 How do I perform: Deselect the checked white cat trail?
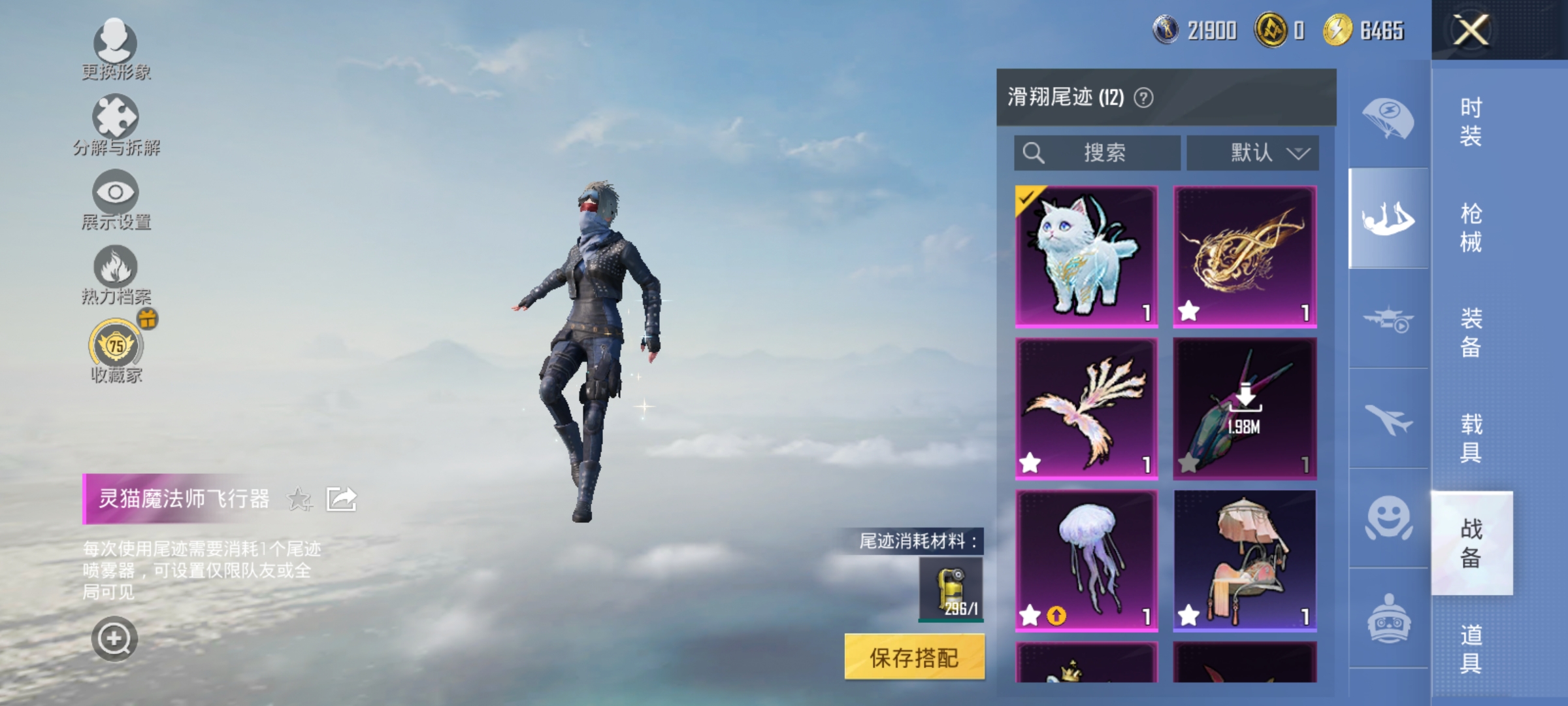tap(1086, 254)
